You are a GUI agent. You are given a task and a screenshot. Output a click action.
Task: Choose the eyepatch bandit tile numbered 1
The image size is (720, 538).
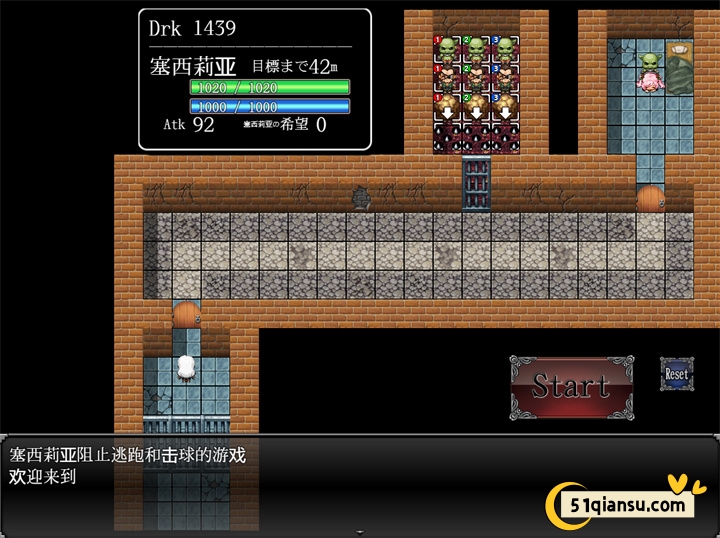[x=447, y=78]
